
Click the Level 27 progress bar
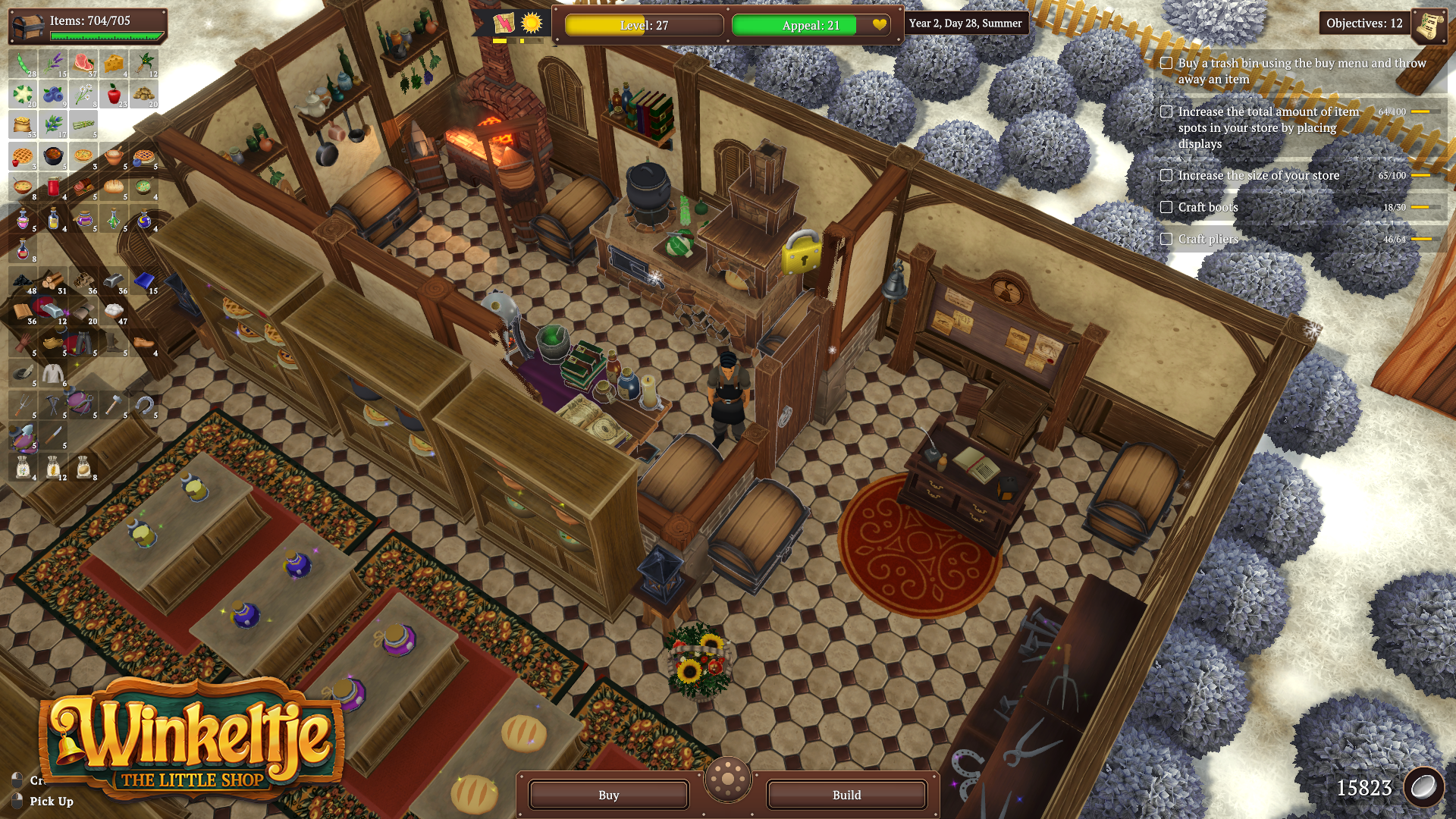pos(643,24)
